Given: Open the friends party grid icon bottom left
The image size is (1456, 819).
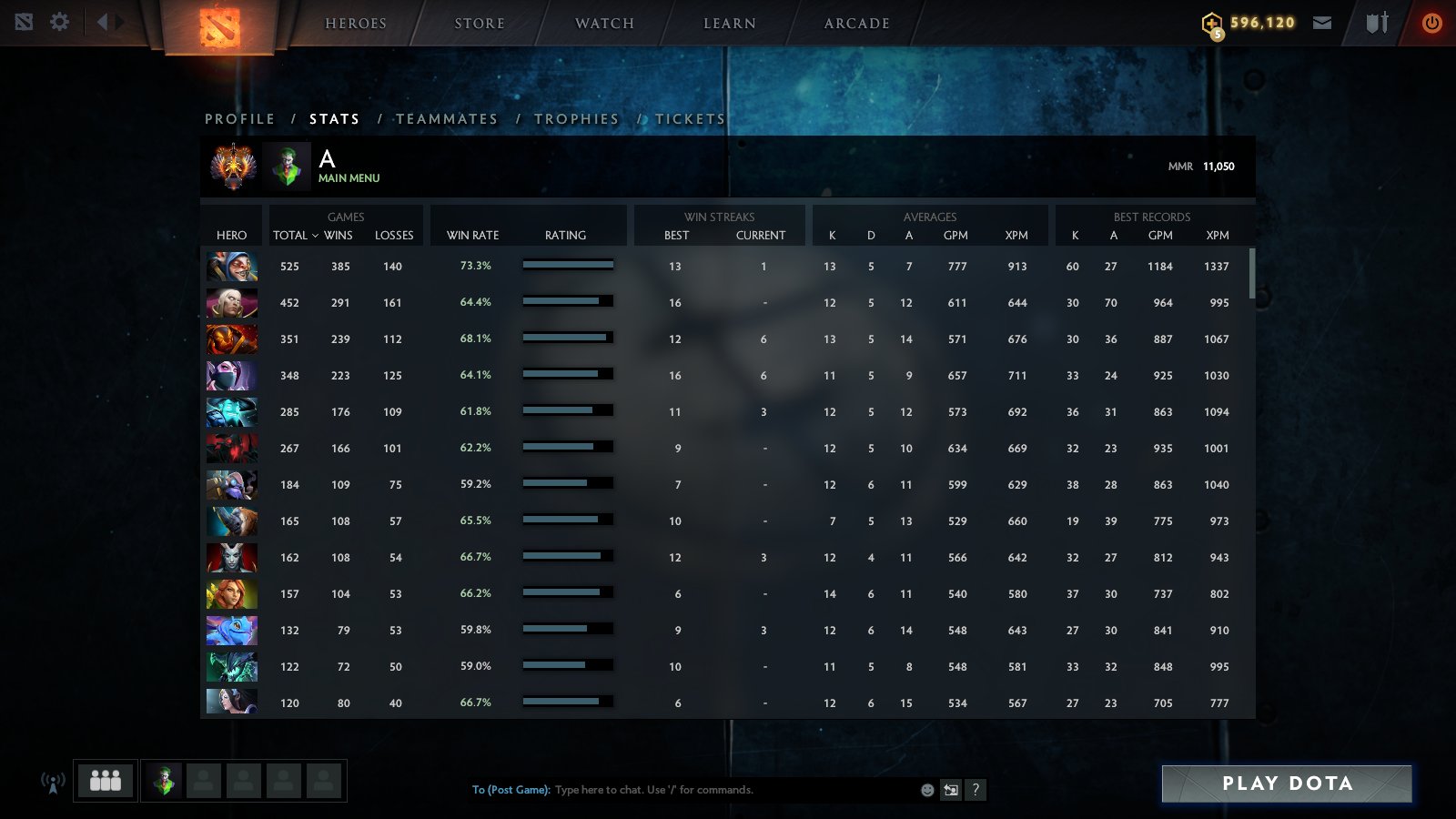Looking at the screenshot, I should 105,780.
